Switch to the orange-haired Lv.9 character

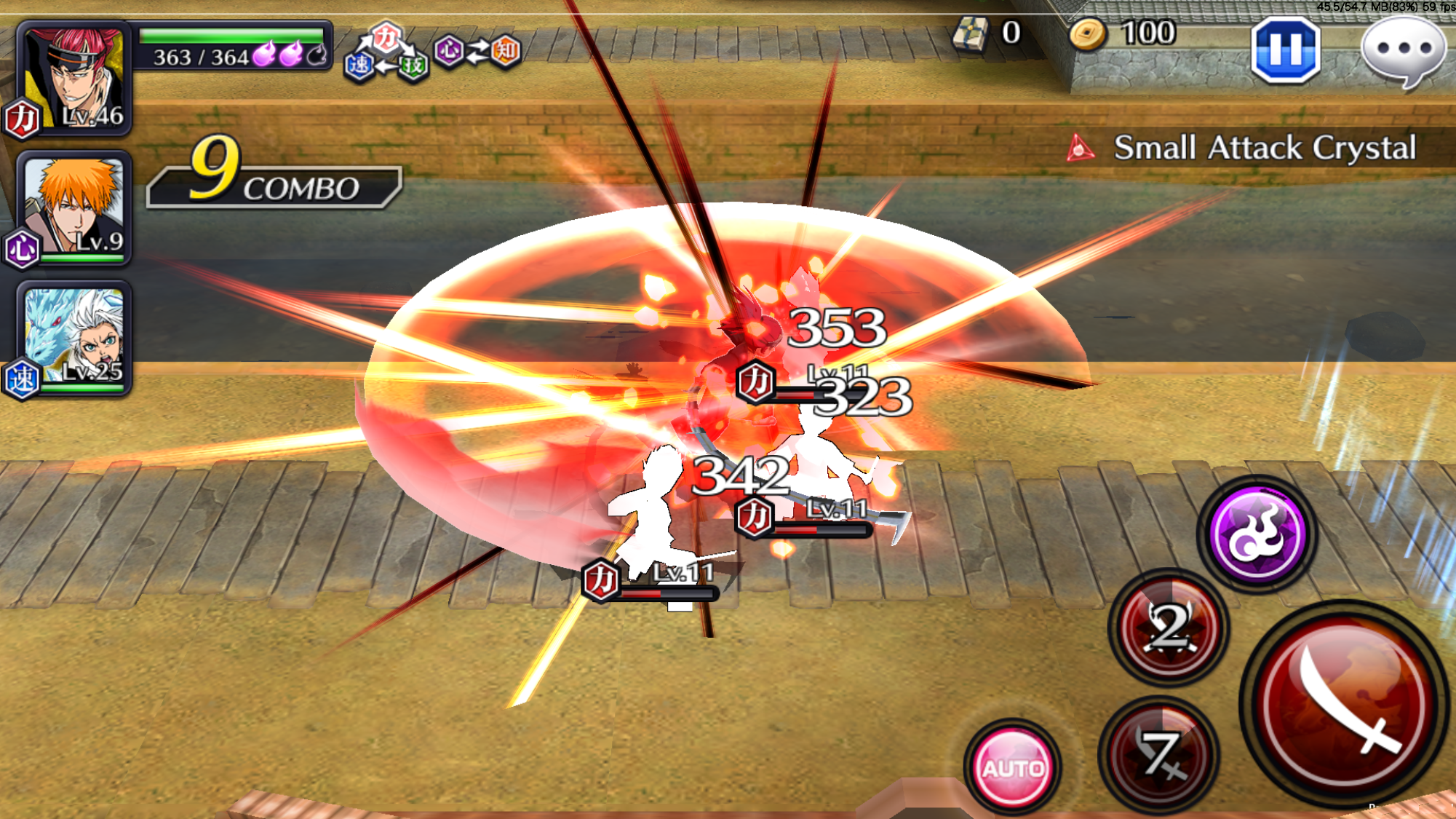(x=73, y=207)
